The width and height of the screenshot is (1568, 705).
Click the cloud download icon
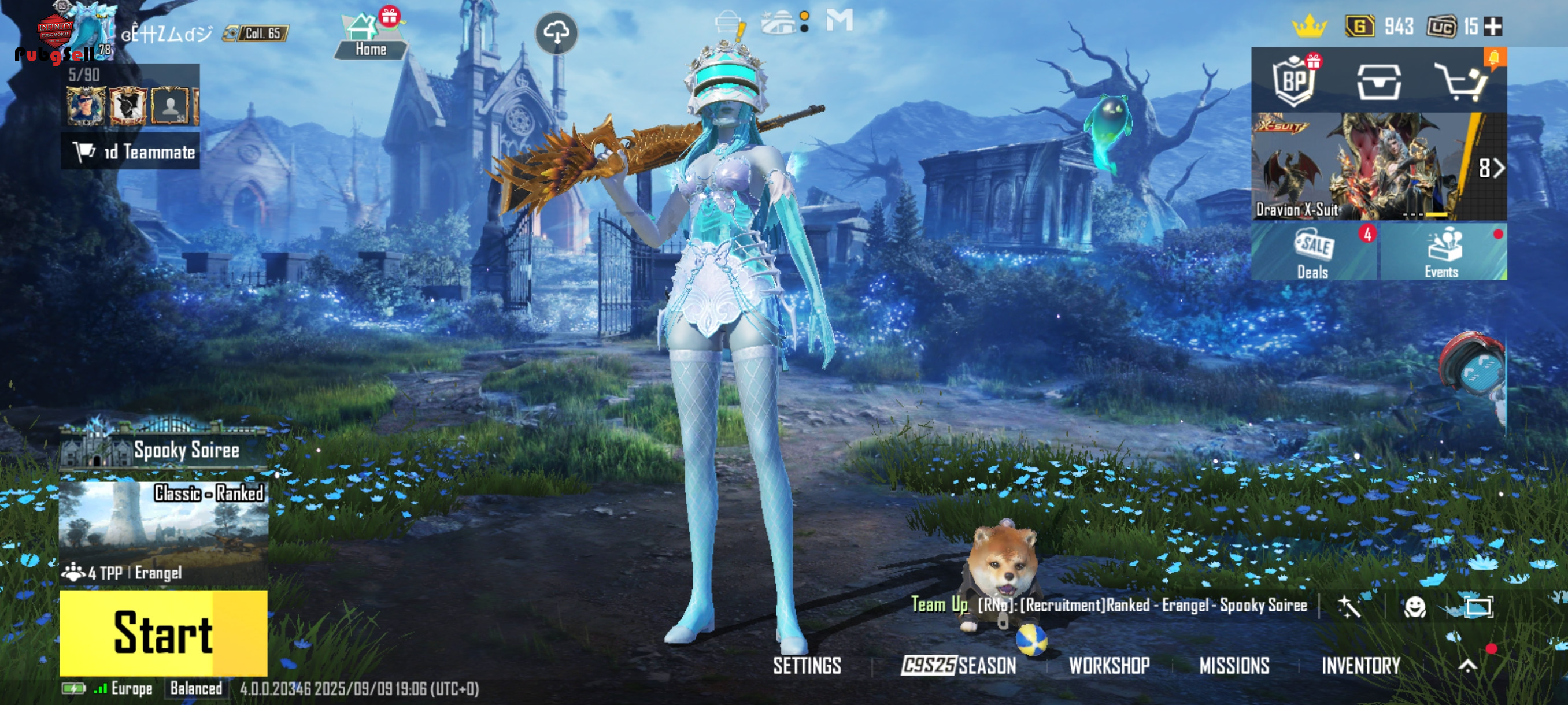[x=556, y=33]
